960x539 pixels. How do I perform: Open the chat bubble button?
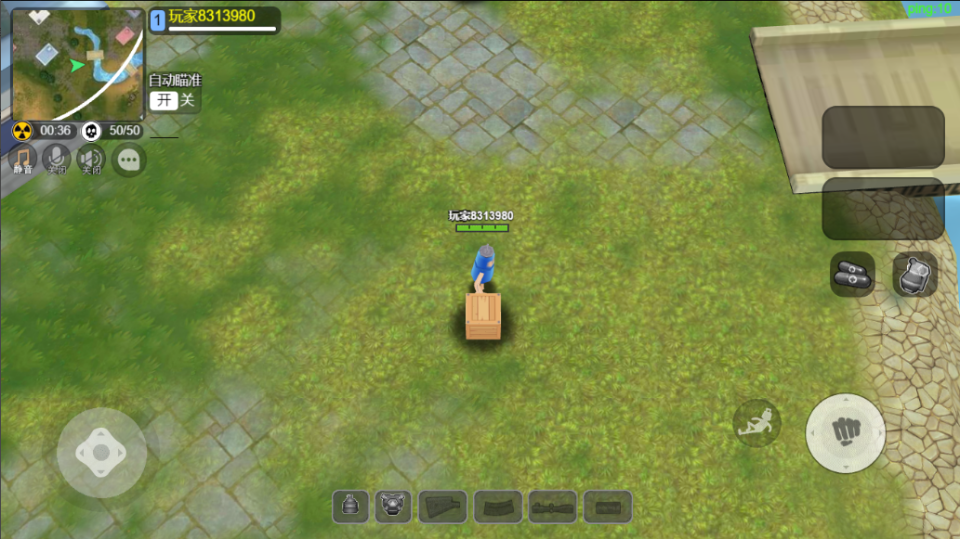[129, 159]
